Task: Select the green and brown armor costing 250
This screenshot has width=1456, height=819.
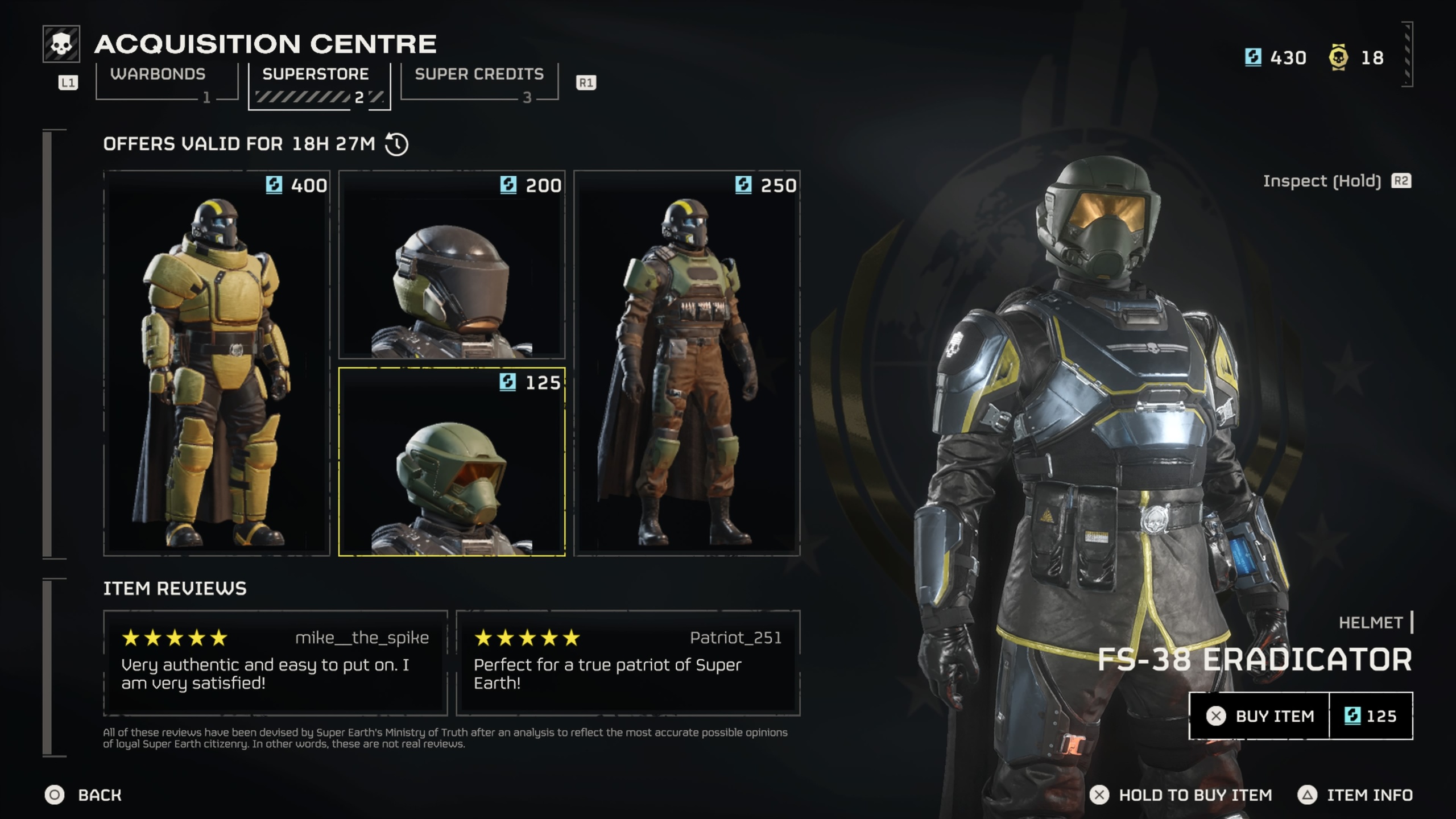Action: 686,363
